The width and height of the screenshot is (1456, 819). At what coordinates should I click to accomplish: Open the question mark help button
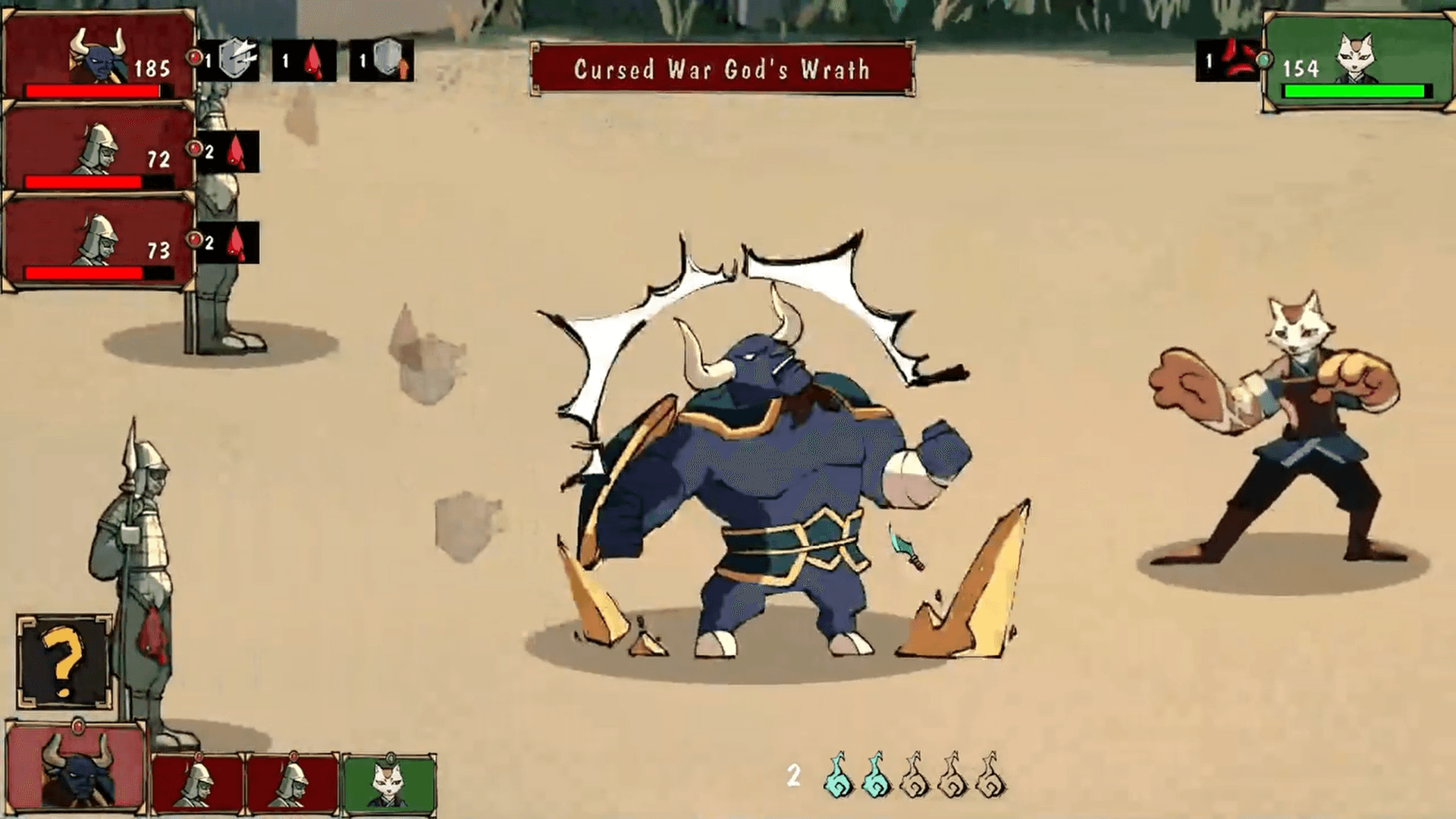[x=64, y=661]
